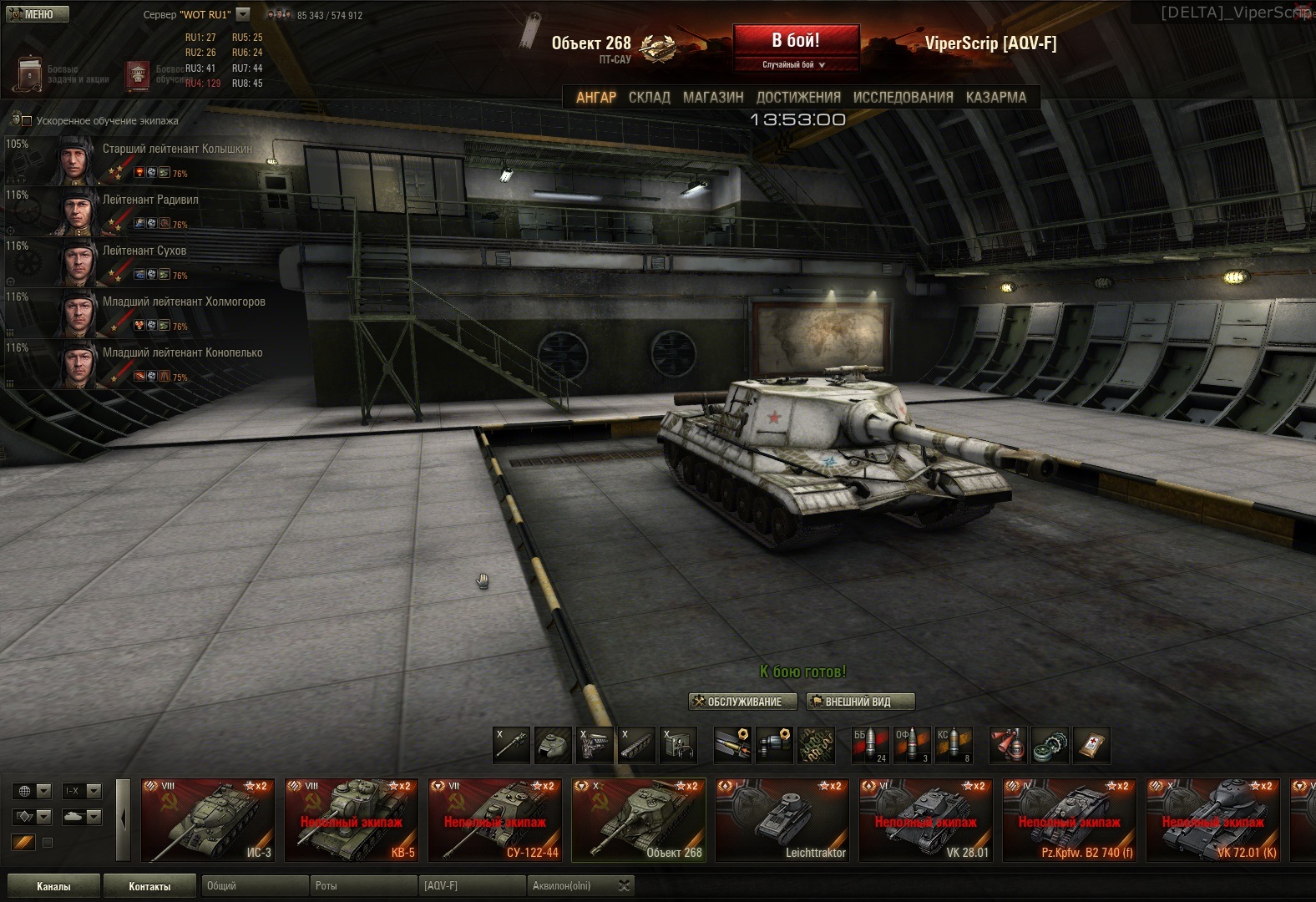Start battle with В бой! button
Image resolution: width=1316 pixels, height=902 pixels.
pos(795,41)
